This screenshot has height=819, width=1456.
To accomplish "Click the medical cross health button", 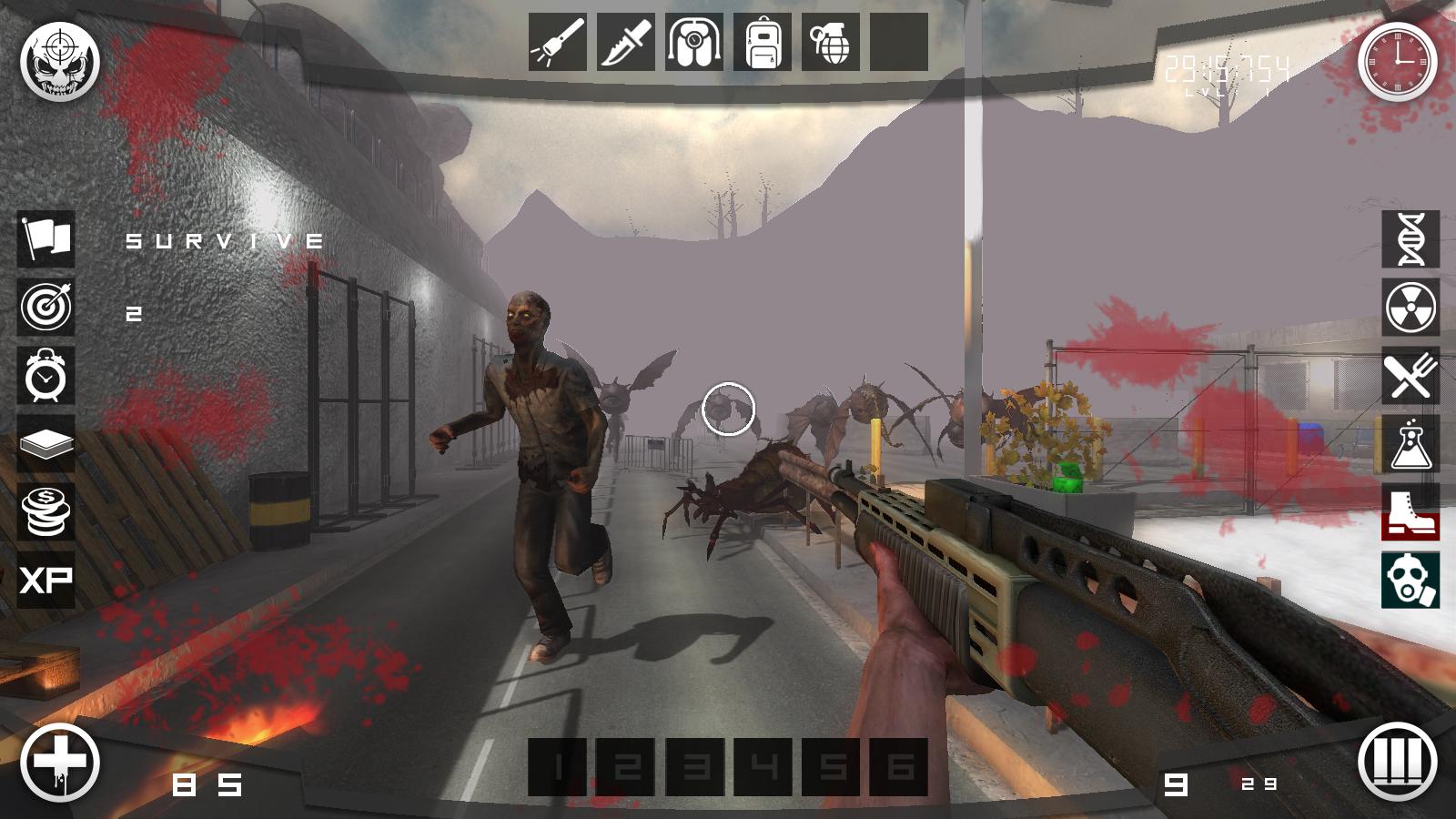I will click(60, 763).
